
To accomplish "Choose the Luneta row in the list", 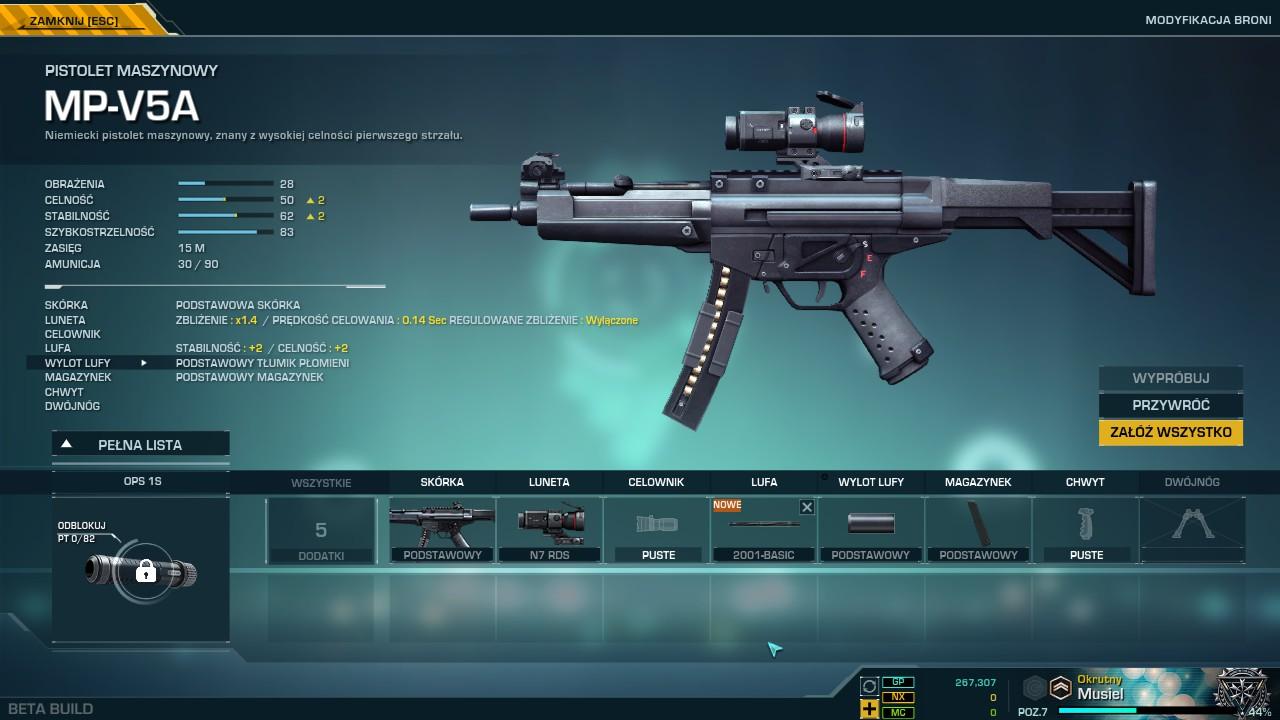I will pyautogui.click(x=65, y=320).
